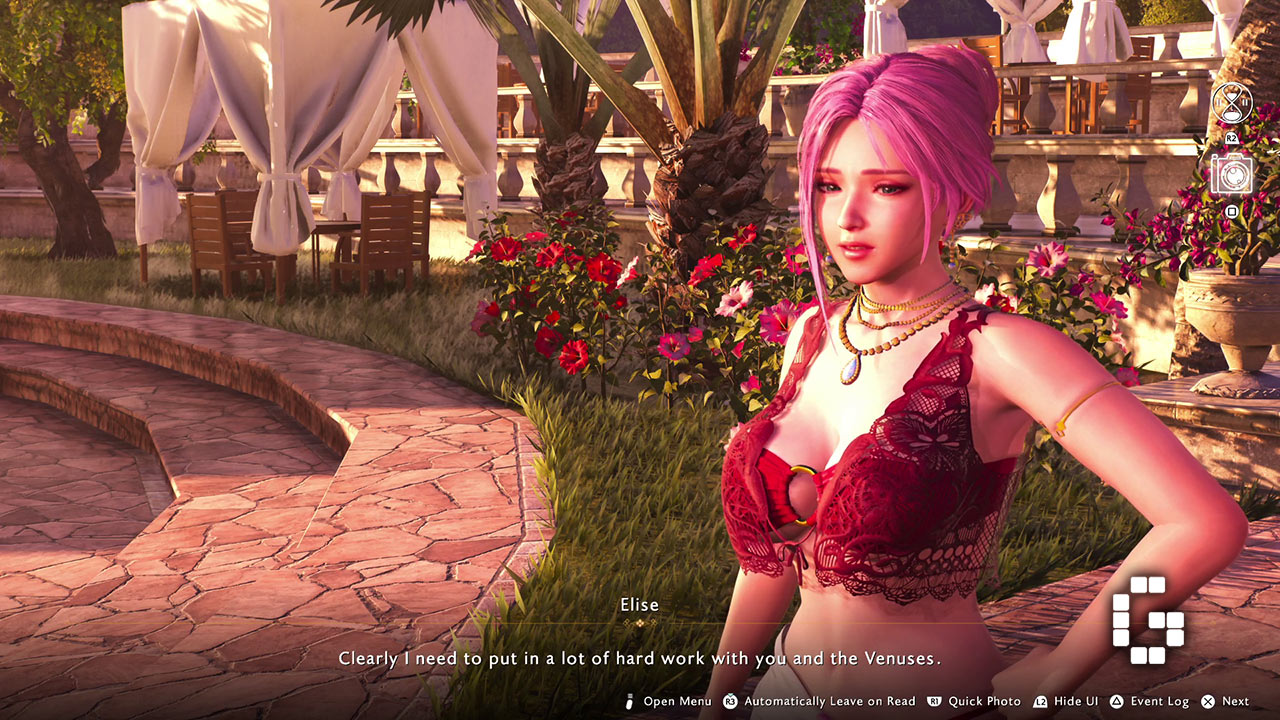This screenshot has width=1280, height=720.
Task: Activate the camera photo mode icon
Action: pyautogui.click(x=1231, y=174)
